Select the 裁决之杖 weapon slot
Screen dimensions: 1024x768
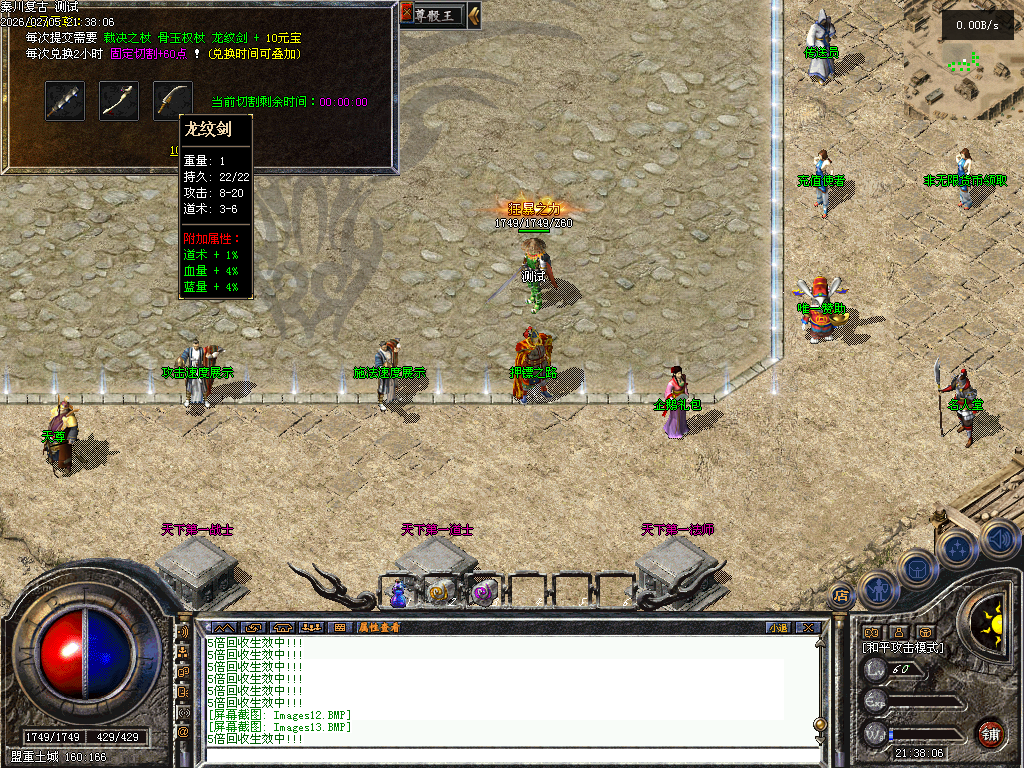(65, 101)
